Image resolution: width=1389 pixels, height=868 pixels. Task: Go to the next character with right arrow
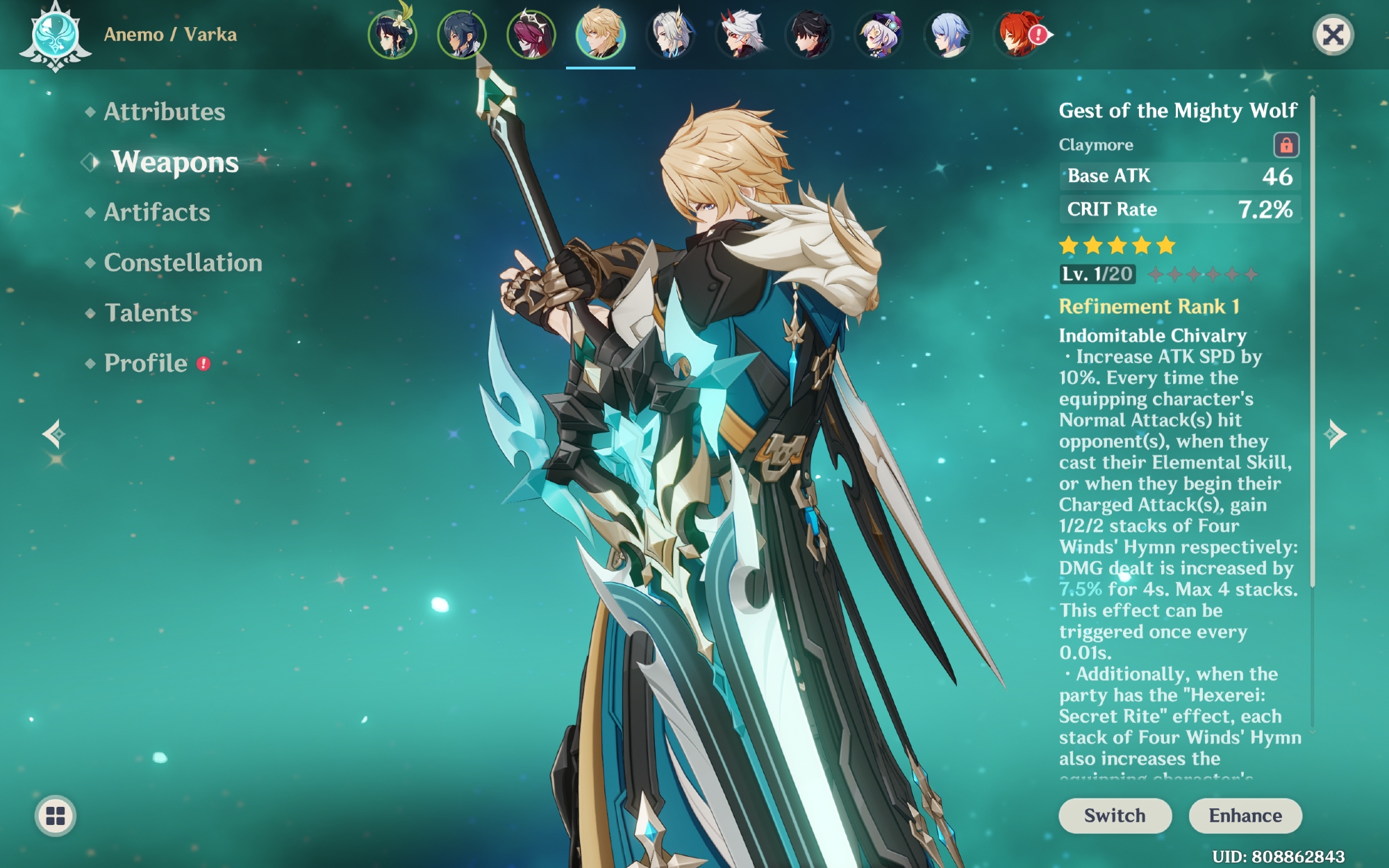tap(1335, 434)
